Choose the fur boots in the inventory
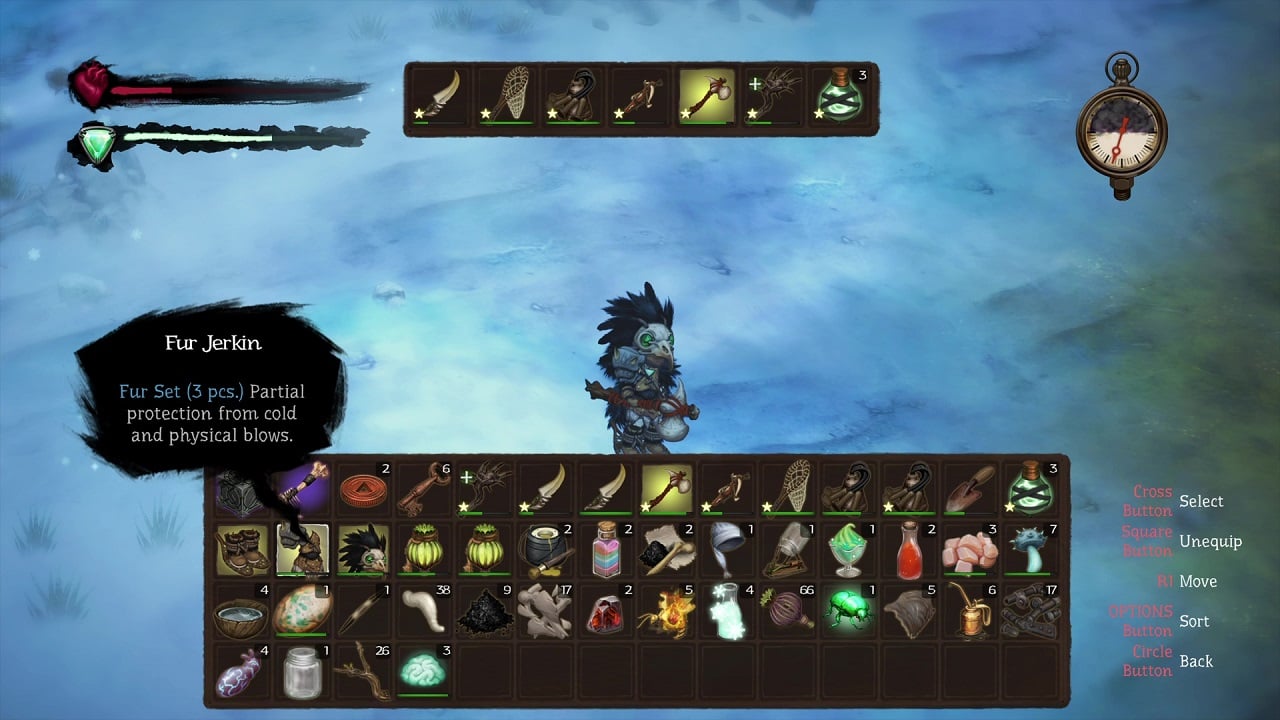 coord(241,549)
